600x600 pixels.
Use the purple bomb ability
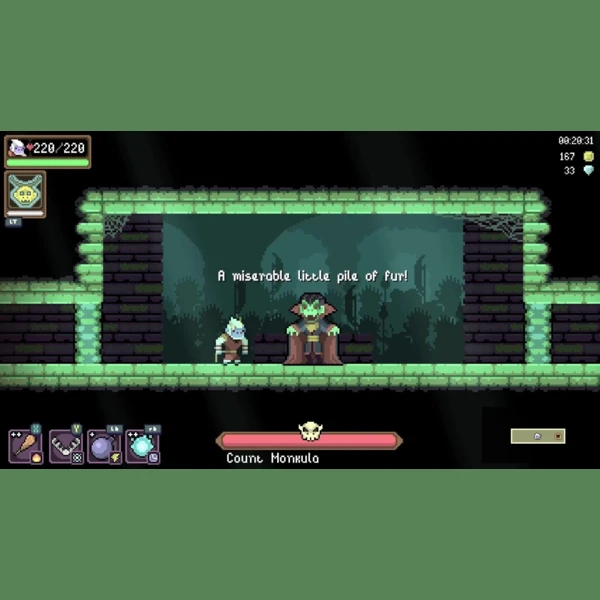pyautogui.click(x=104, y=446)
